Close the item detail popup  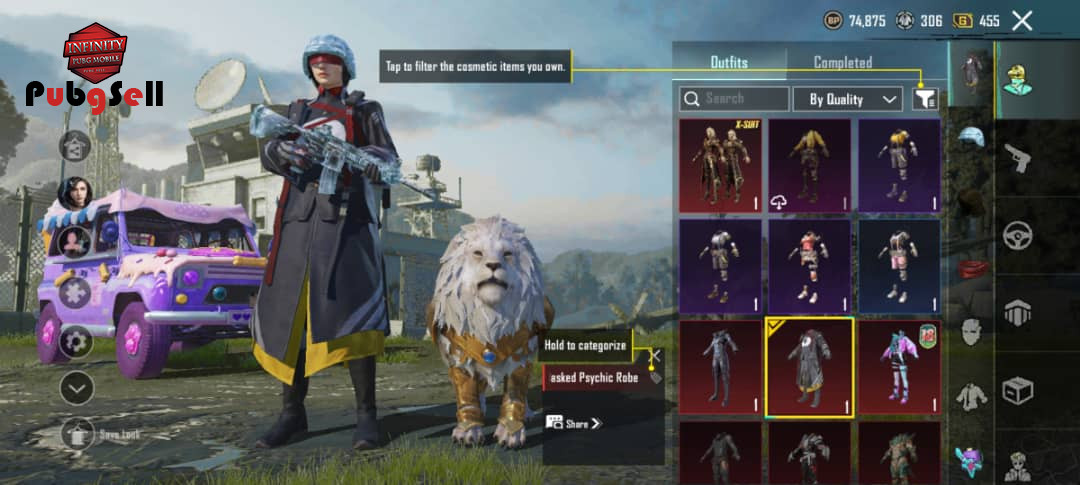[x=655, y=355]
